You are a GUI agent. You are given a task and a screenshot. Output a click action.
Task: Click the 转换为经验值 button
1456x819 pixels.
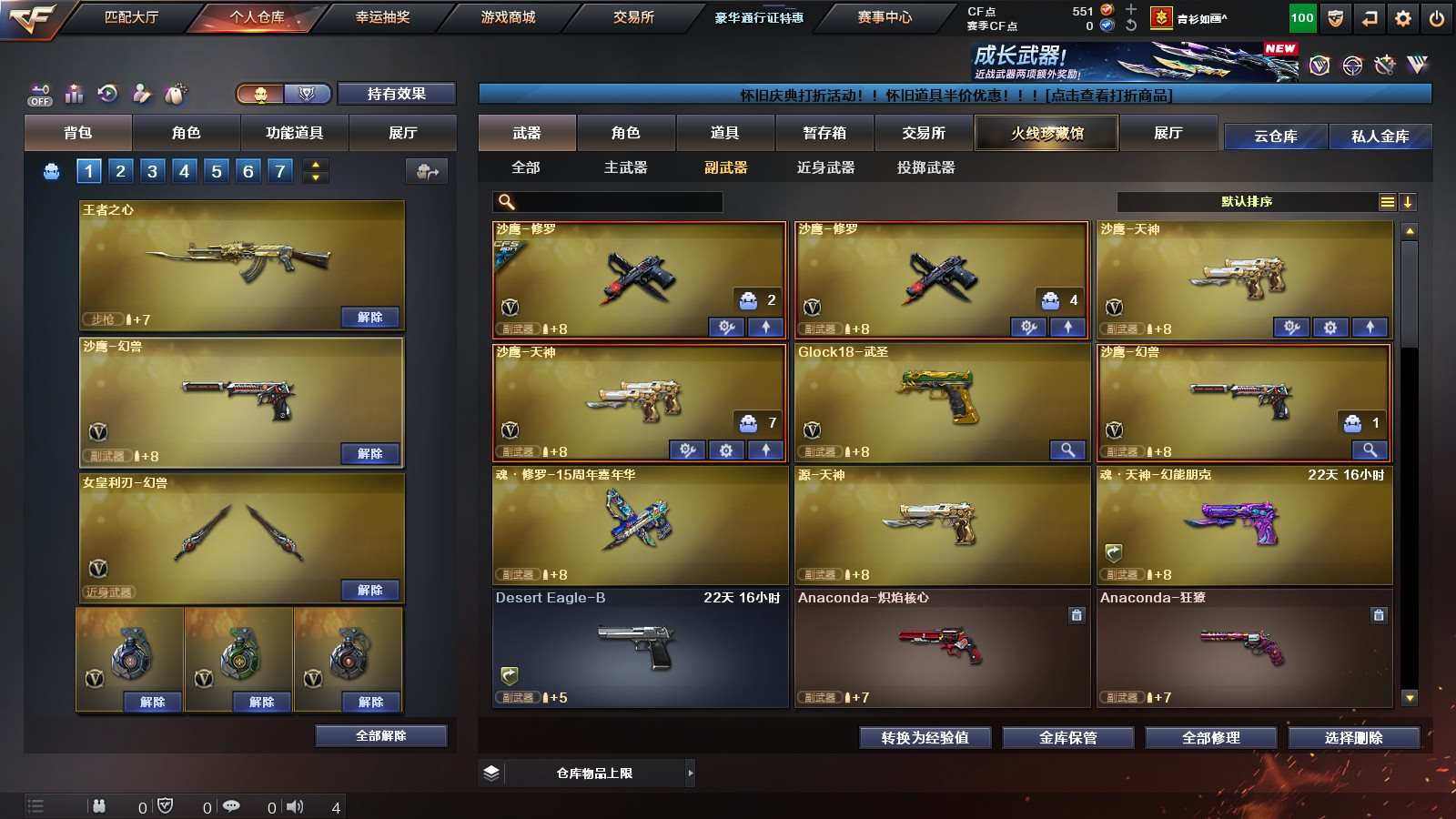(925, 738)
